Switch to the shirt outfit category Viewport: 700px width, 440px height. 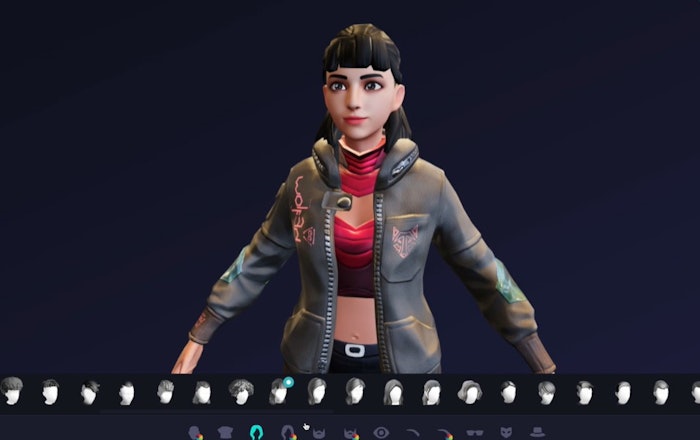pos(225,433)
